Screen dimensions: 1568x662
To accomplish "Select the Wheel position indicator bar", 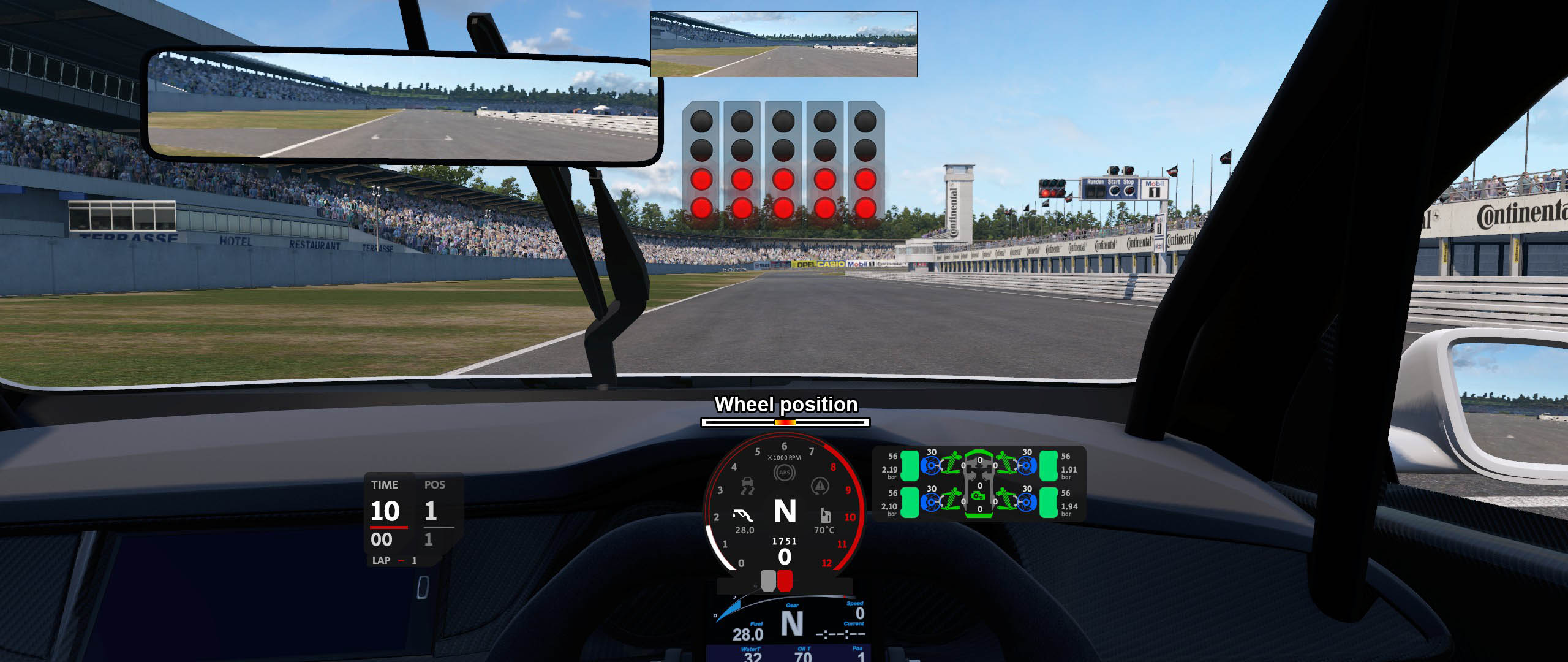I will [785, 422].
